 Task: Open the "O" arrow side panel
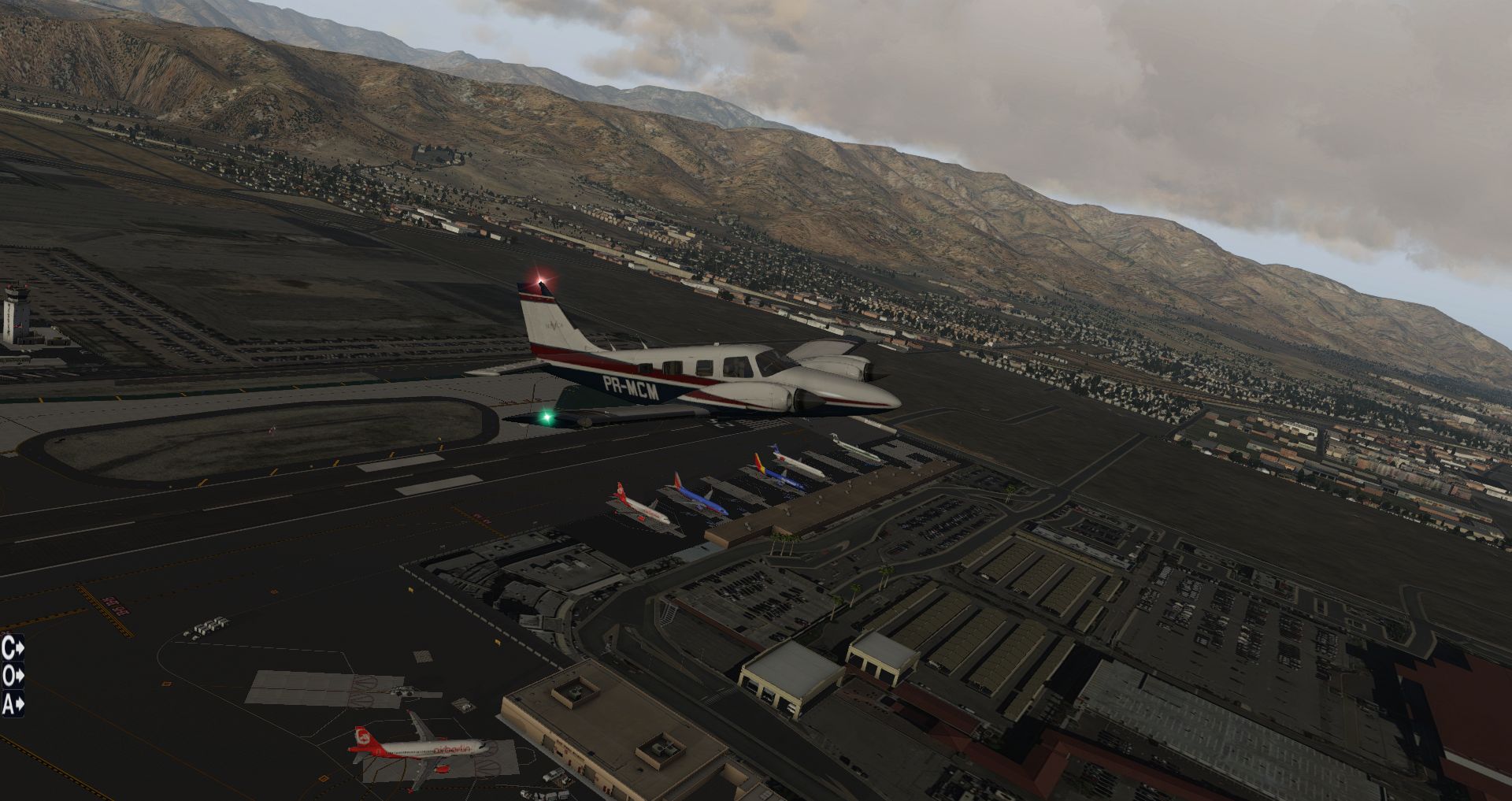[13, 676]
